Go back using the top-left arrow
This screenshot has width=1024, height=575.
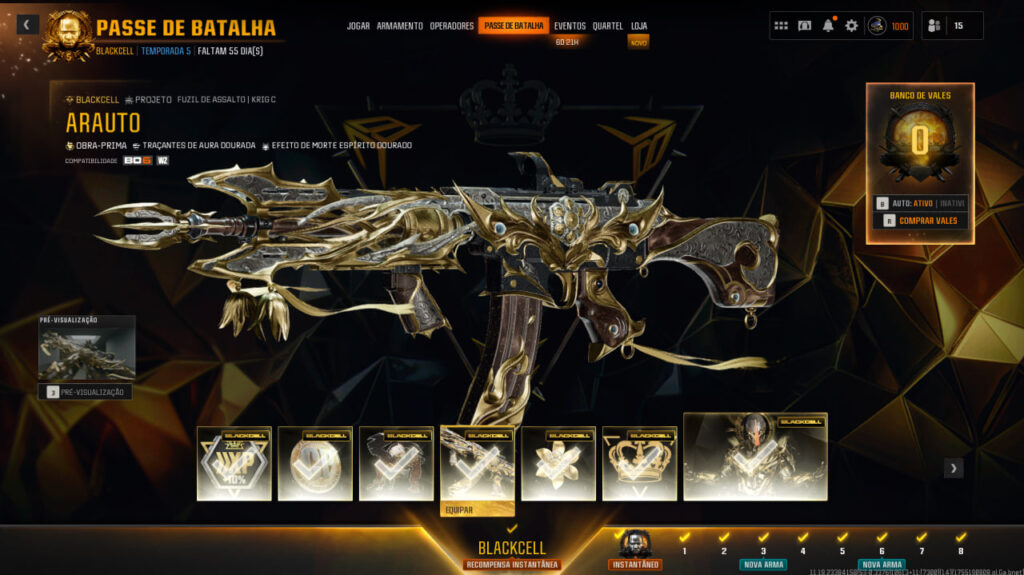28,24
